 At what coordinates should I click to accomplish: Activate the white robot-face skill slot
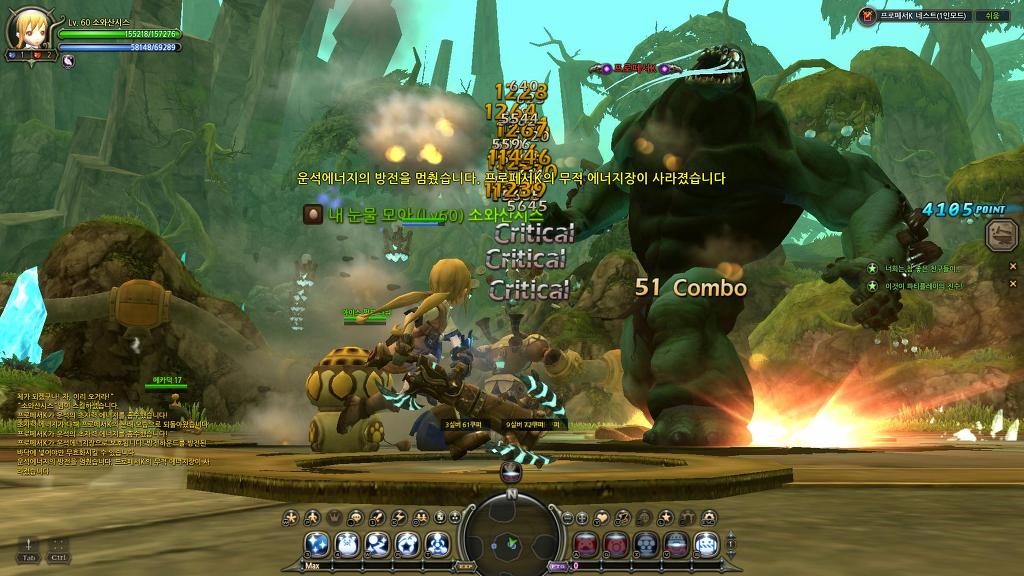(706, 544)
